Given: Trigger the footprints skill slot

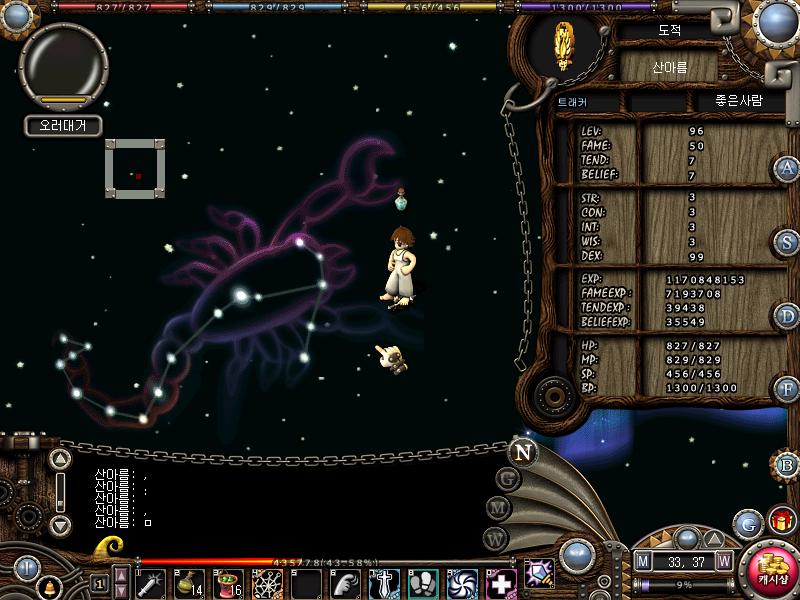Looking at the screenshot, I should (x=423, y=583).
